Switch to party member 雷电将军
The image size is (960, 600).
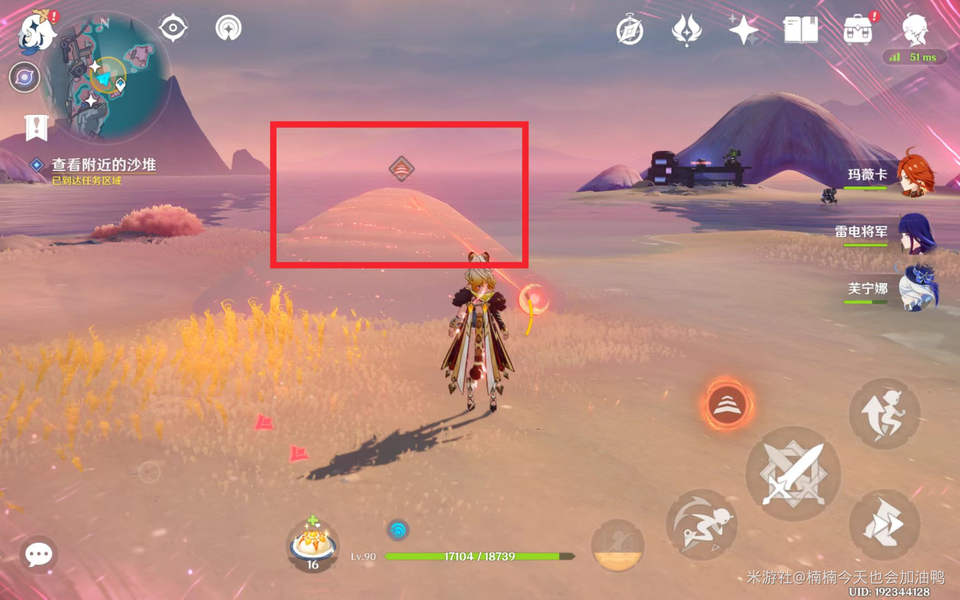click(x=914, y=231)
